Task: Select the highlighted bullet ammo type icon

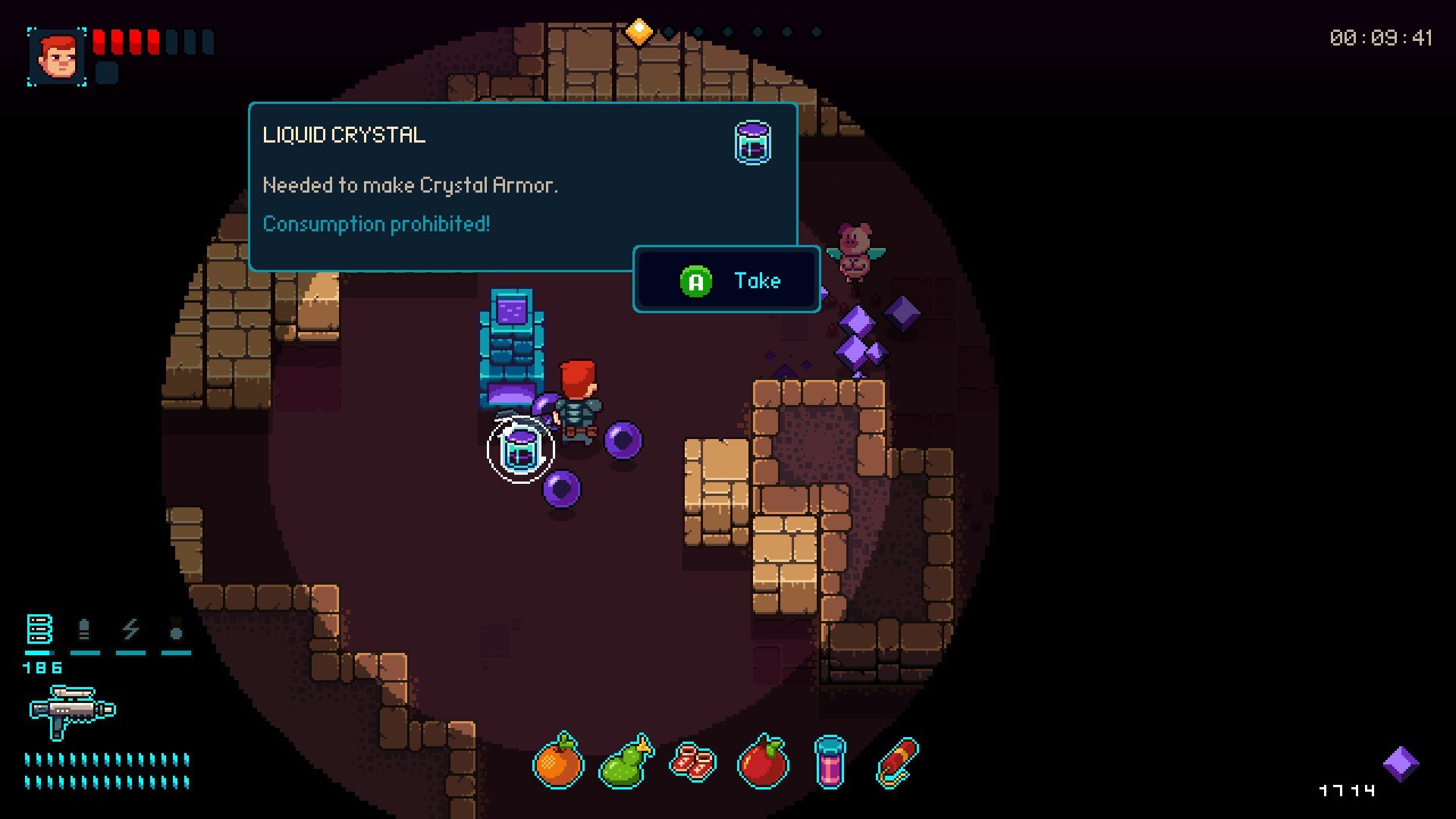Action: point(39,629)
